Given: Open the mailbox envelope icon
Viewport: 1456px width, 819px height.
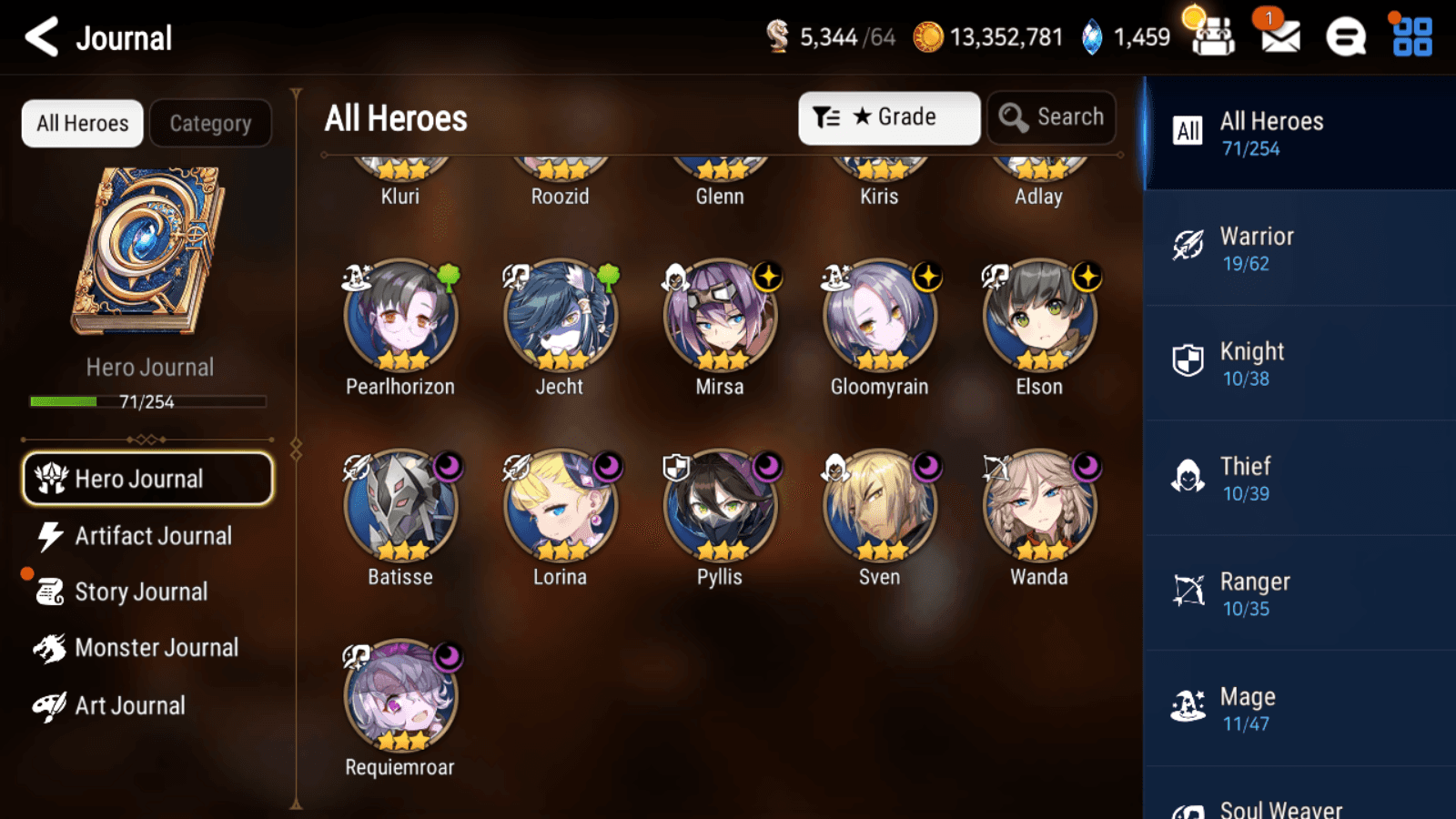Looking at the screenshot, I should (1280, 37).
